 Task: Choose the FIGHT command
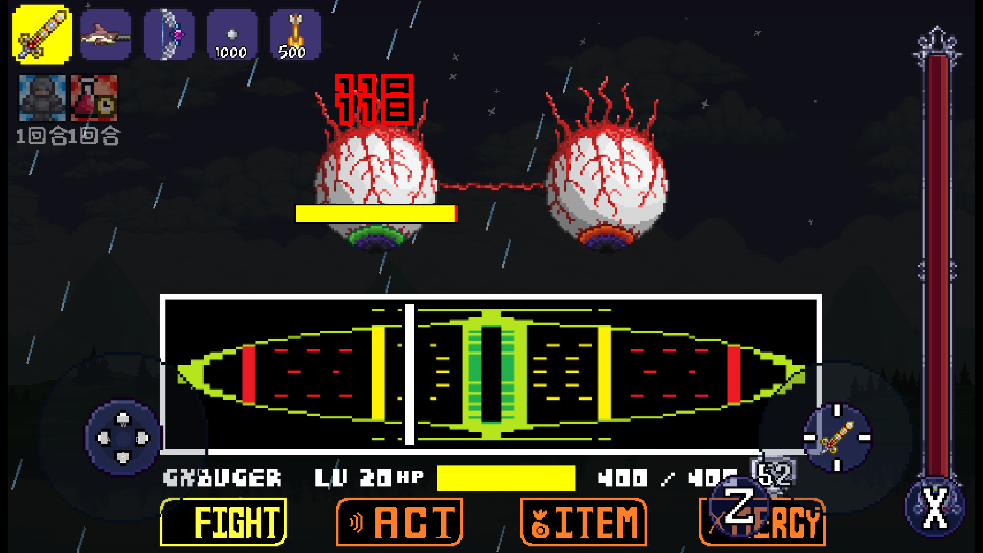click(x=223, y=522)
